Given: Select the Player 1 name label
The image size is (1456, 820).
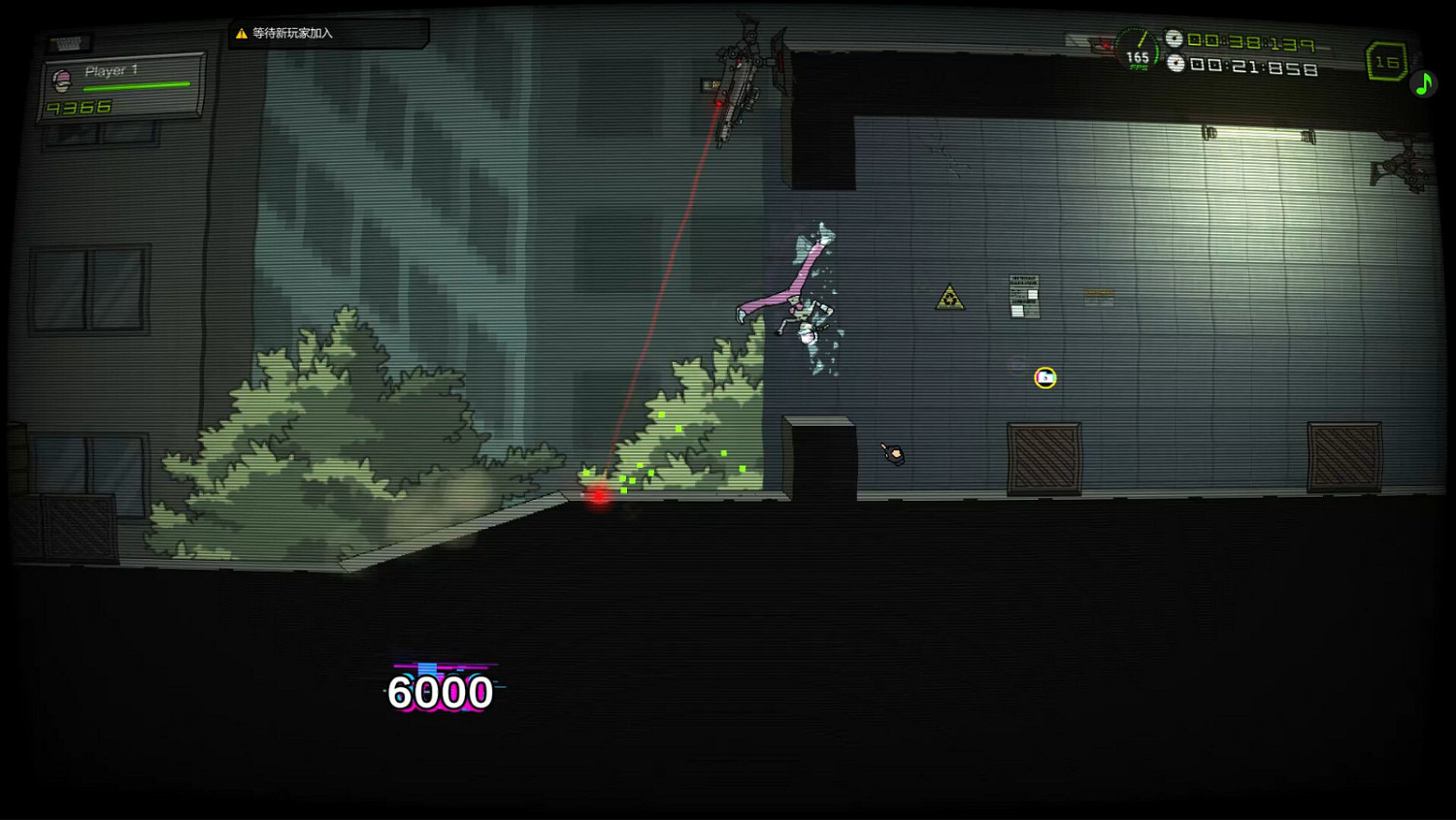Looking at the screenshot, I should click(x=110, y=69).
